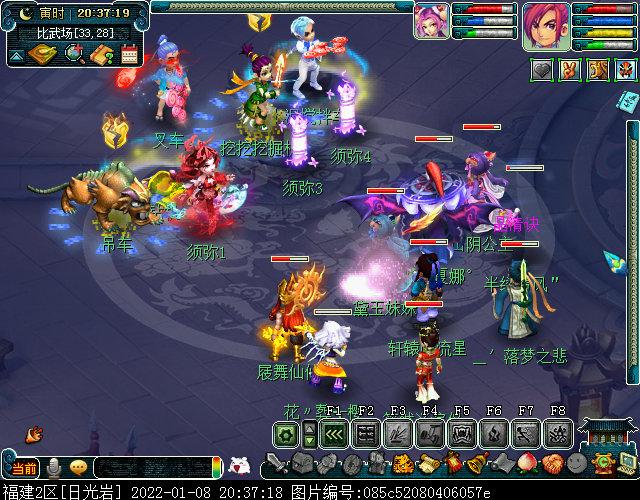Viewport: 640px width, 500px height.
Task: Open the golden bell toolbar icon
Action: 478,464
